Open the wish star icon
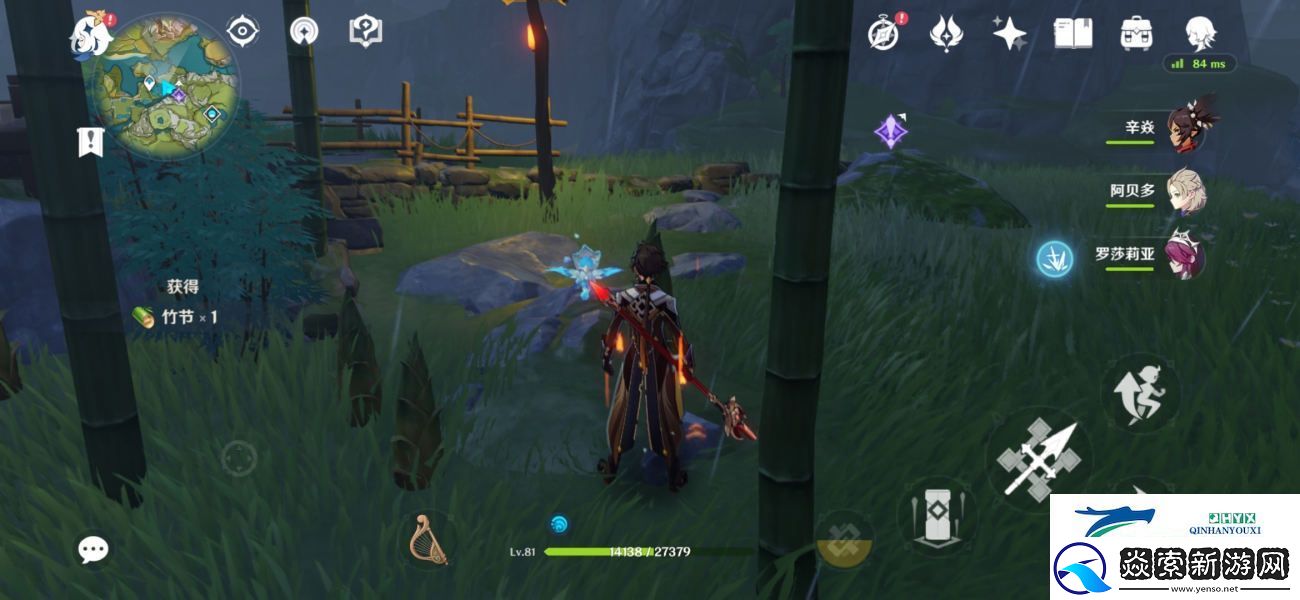Screen dimensions: 1300x600 1009,34
